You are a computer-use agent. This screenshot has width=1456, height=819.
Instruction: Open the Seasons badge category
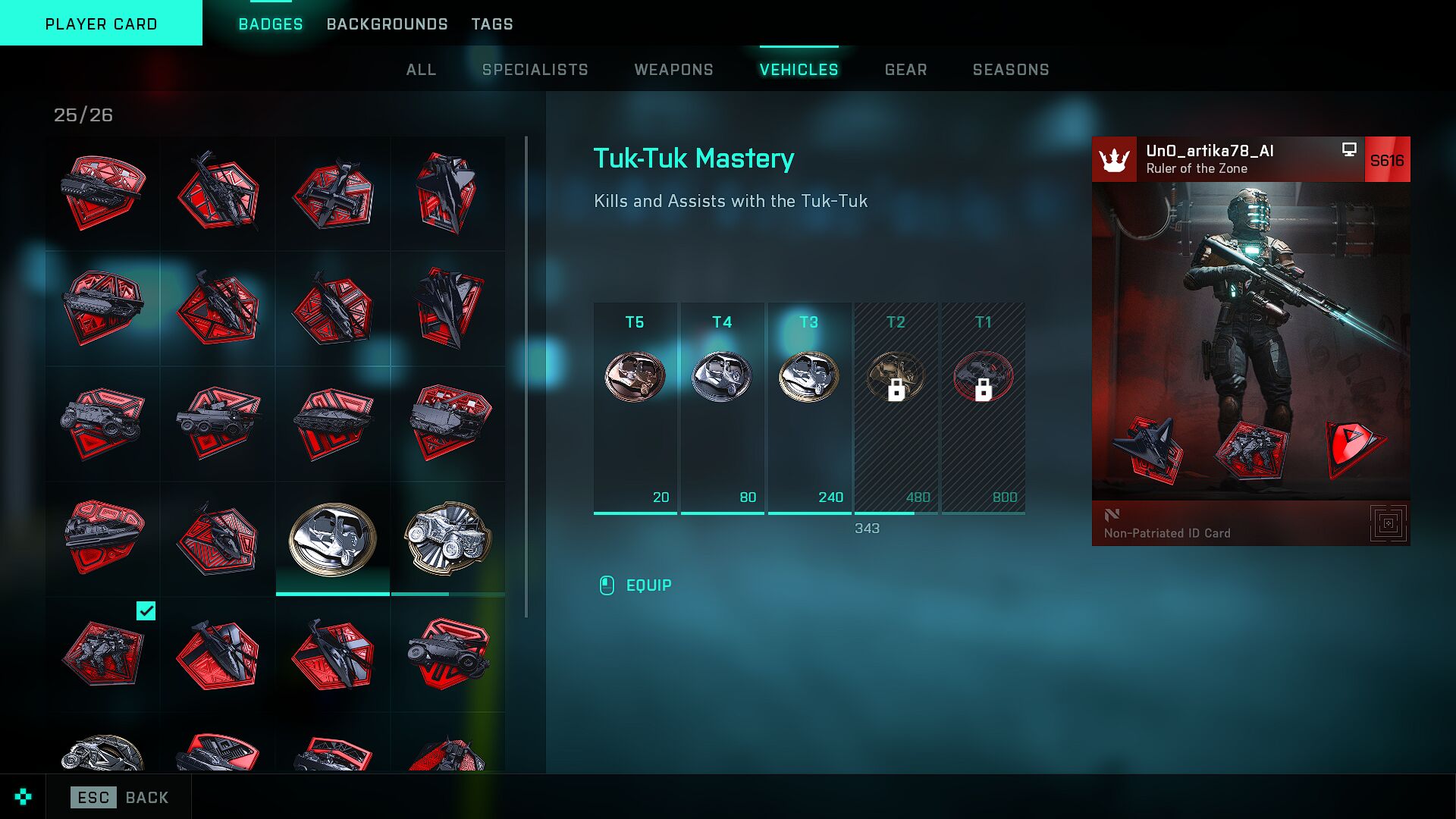tap(1011, 70)
